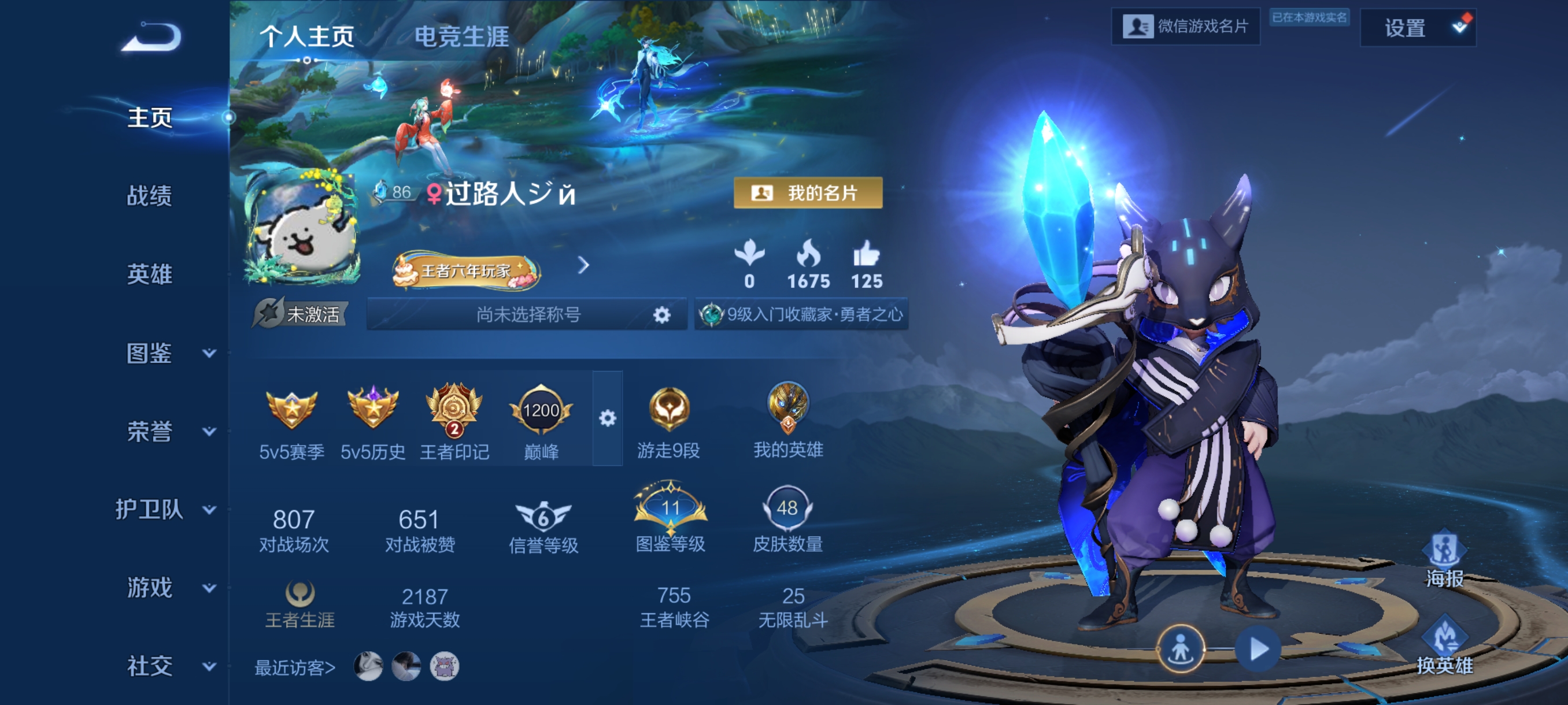Screen dimensions: 1568x705
Task: Open 微信游戏名片
Action: pos(1186,27)
